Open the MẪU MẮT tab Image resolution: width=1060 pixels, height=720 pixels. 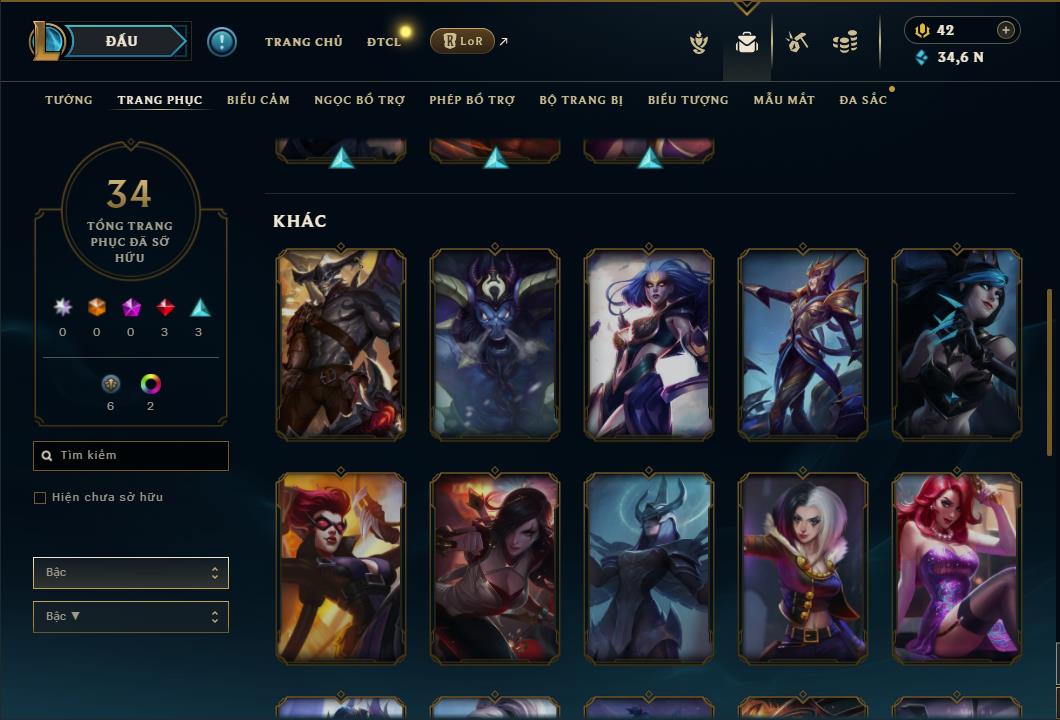click(x=784, y=100)
